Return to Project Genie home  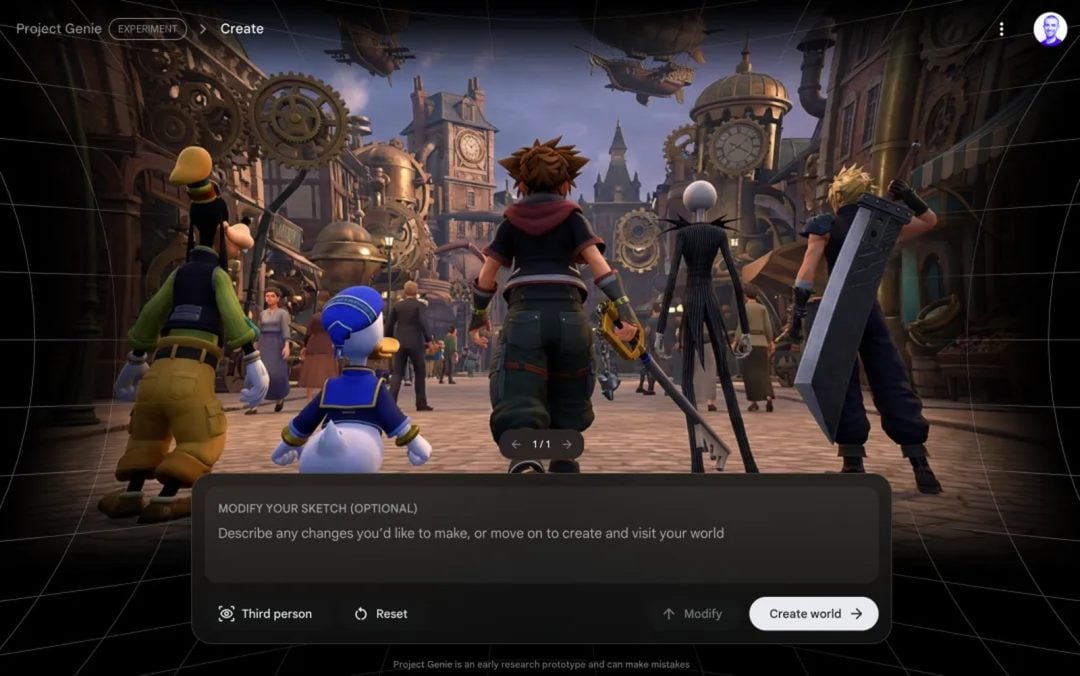pos(59,29)
